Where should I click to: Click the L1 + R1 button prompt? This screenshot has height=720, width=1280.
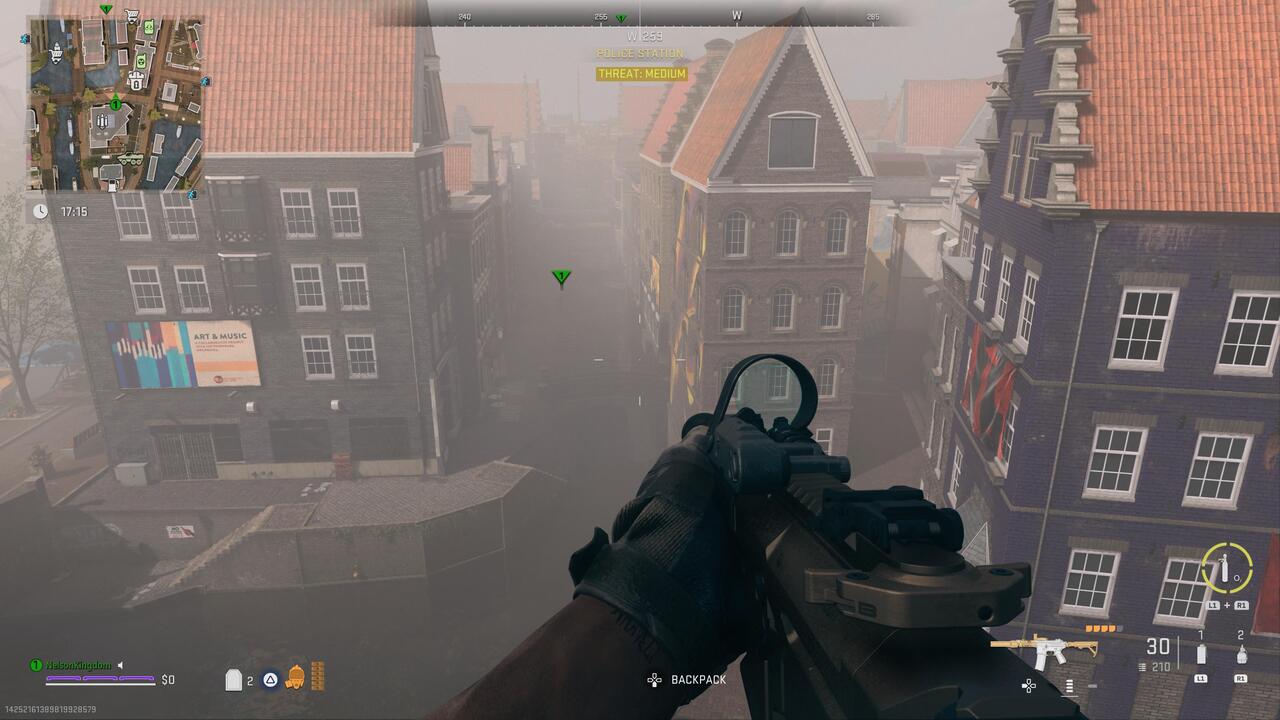coord(1227,605)
